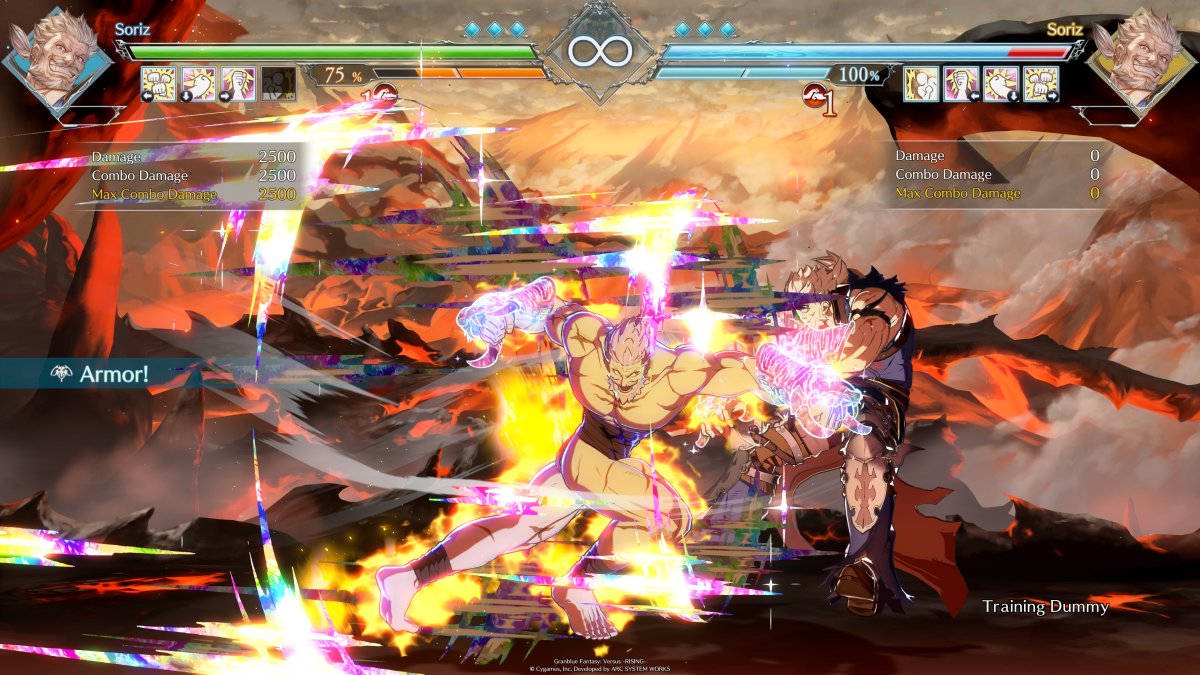The image size is (1200, 675).
Task: Select player one's twin fists skill icon
Action: [158, 84]
